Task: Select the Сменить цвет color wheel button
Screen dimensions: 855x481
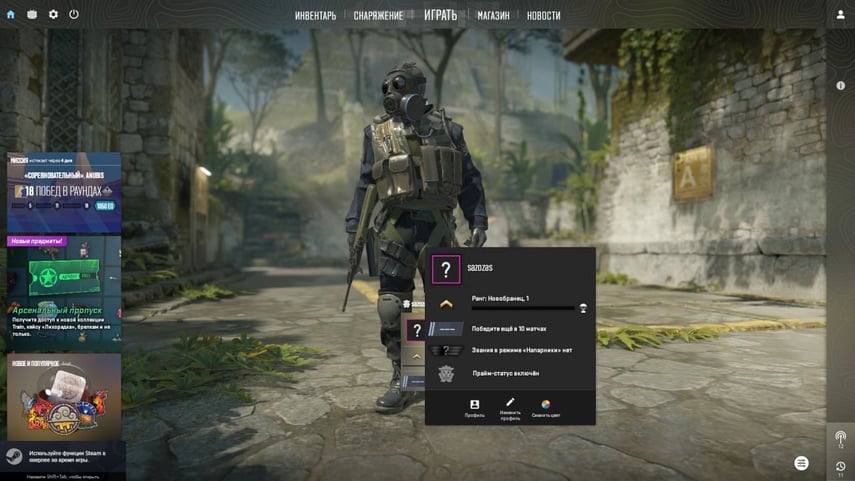Action: point(546,408)
